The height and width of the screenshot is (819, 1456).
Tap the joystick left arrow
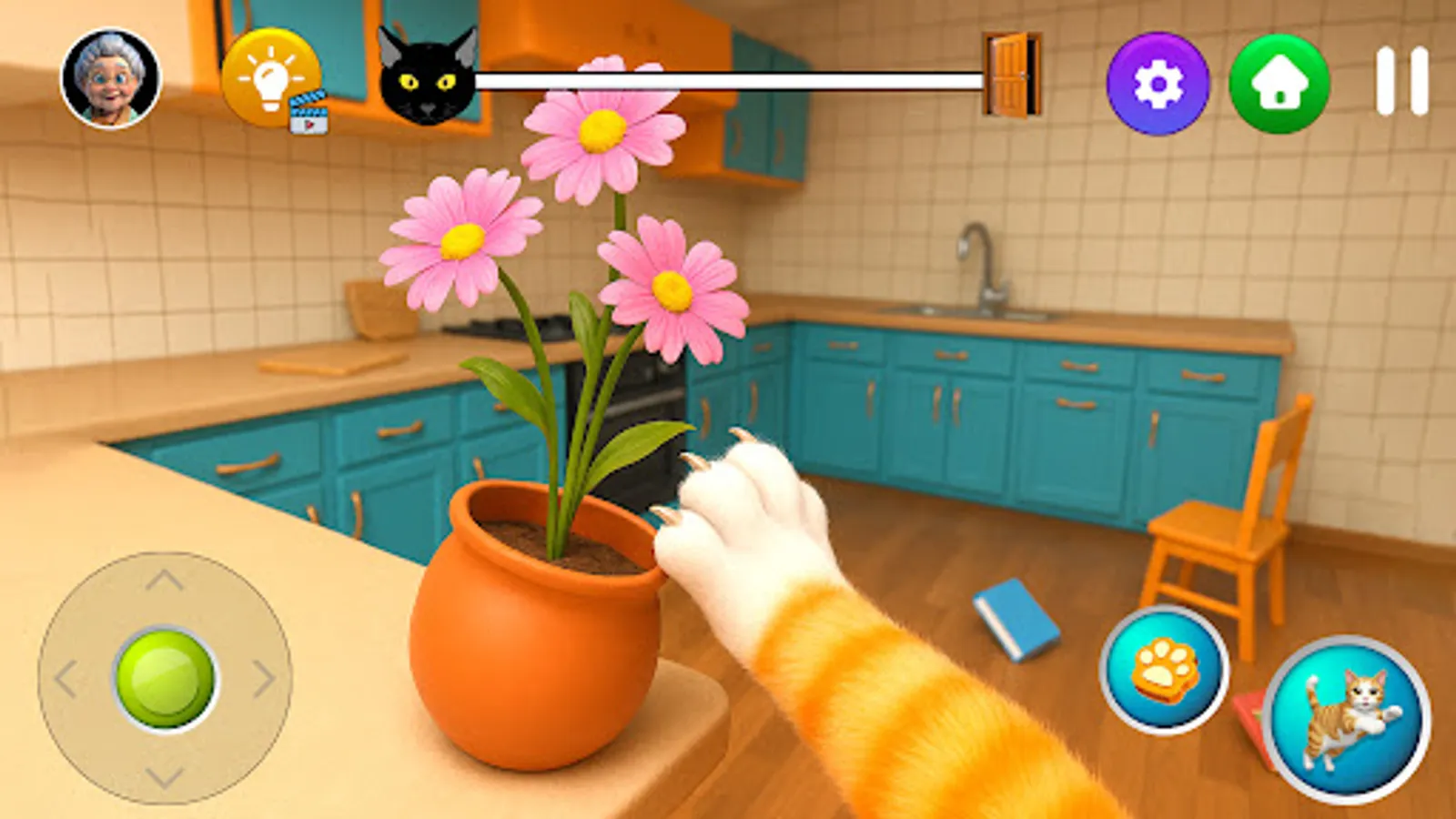pos(68,678)
